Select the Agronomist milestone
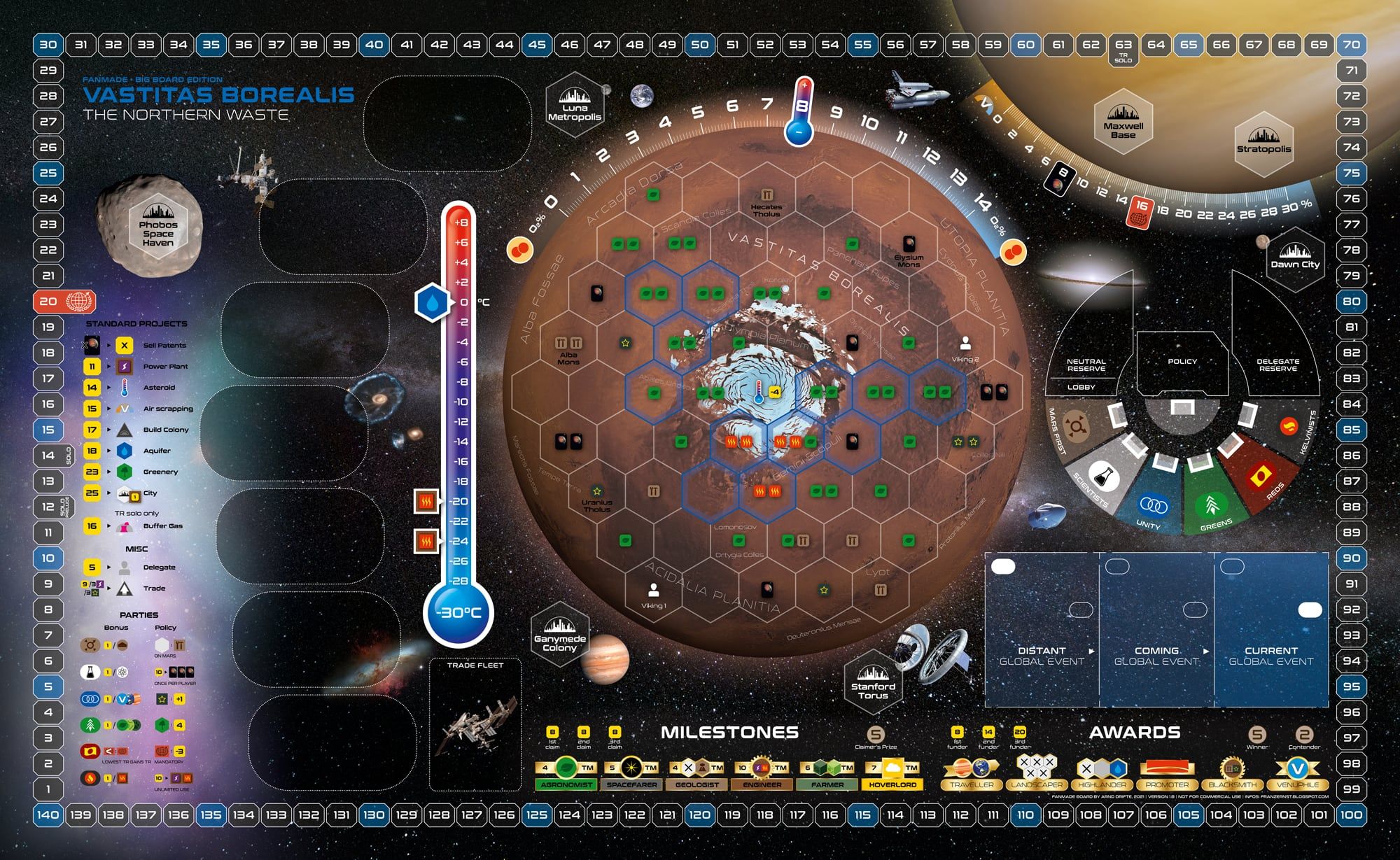Image resolution: width=1400 pixels, height=860 pixels. [566, 773]
